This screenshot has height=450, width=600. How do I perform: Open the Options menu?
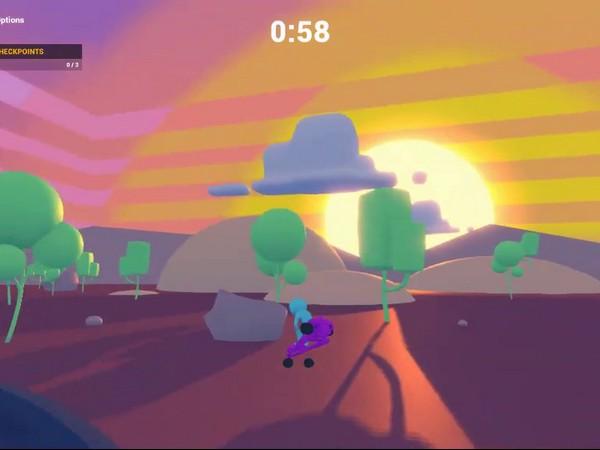pos(12,19)
